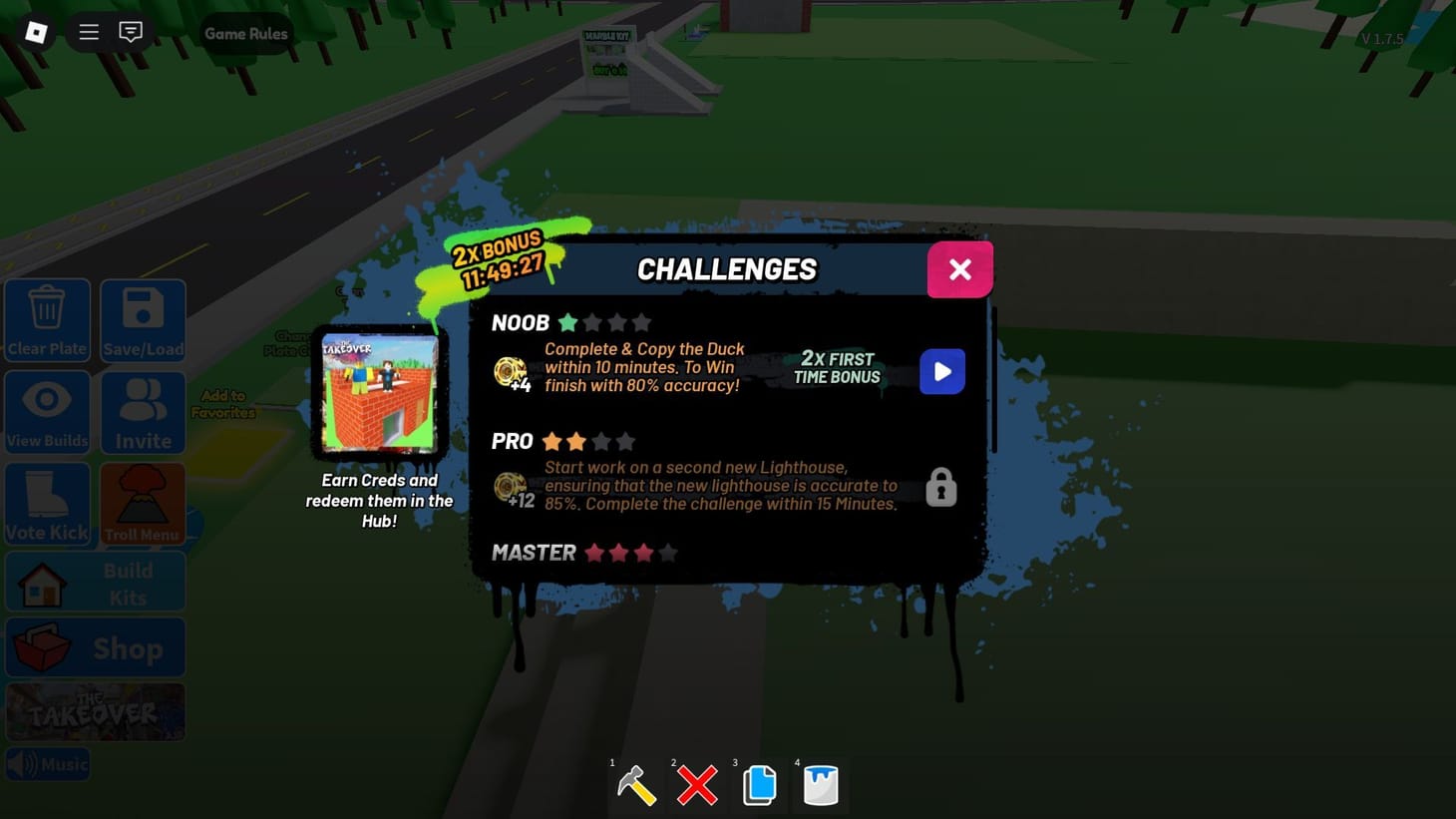Mute the chat via the chat bubble icon
Screen dimensions: 1456x819
(x=131, y=32)
